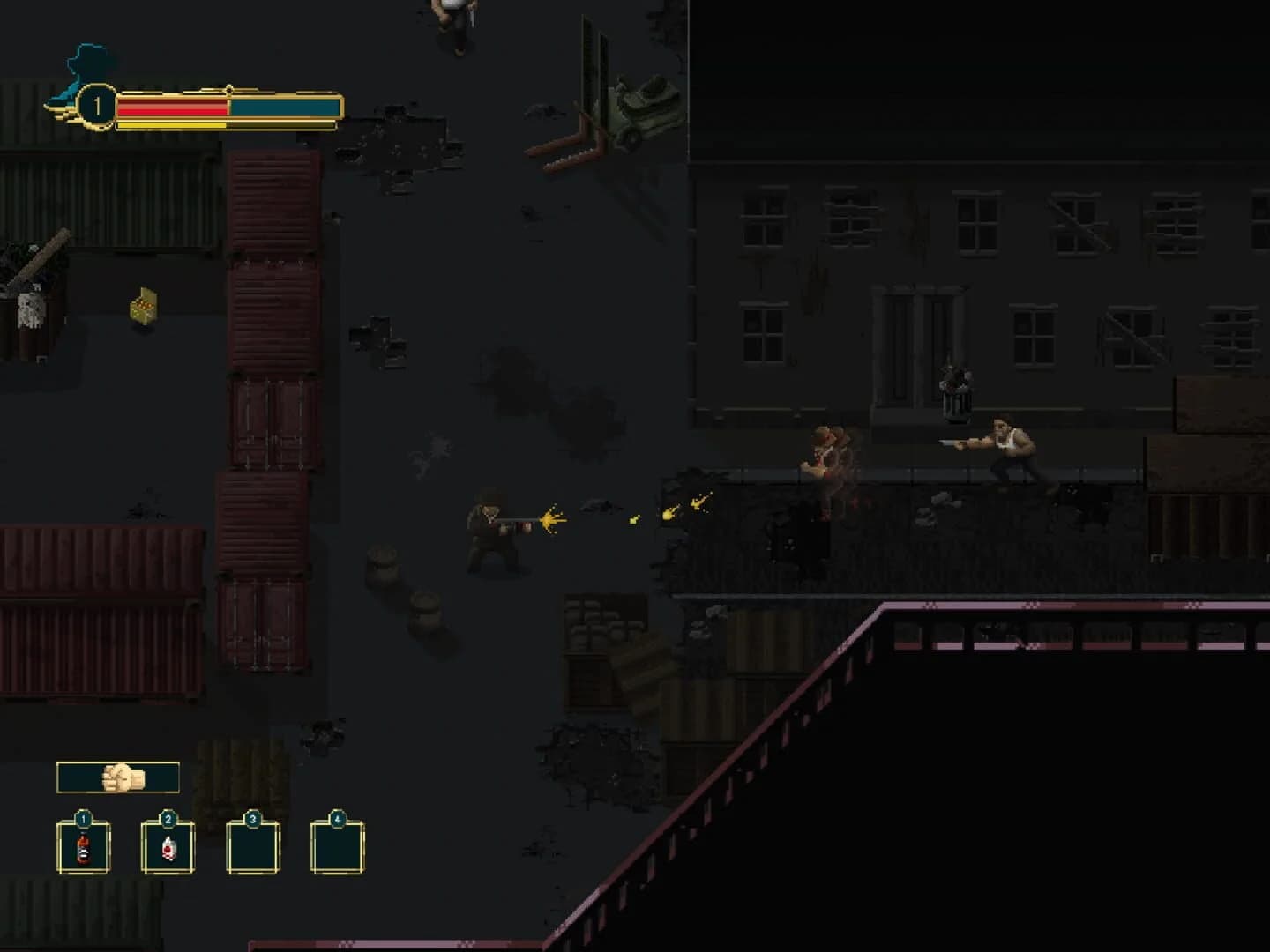Click the level 1 badge emblem
Viewport: 1270px width, 952px height.
97,106
